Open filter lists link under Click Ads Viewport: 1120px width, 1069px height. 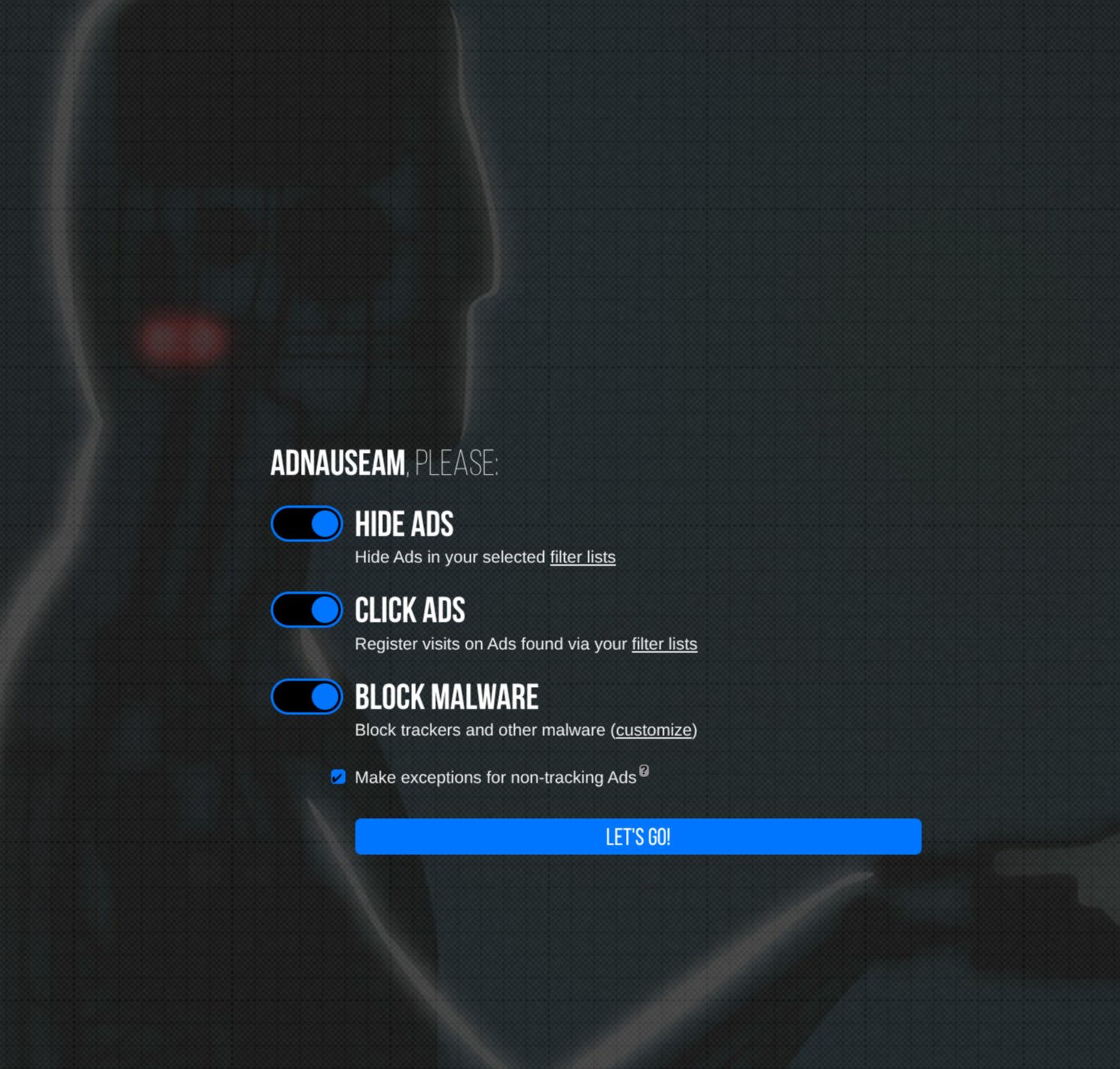tap(664, 644)
